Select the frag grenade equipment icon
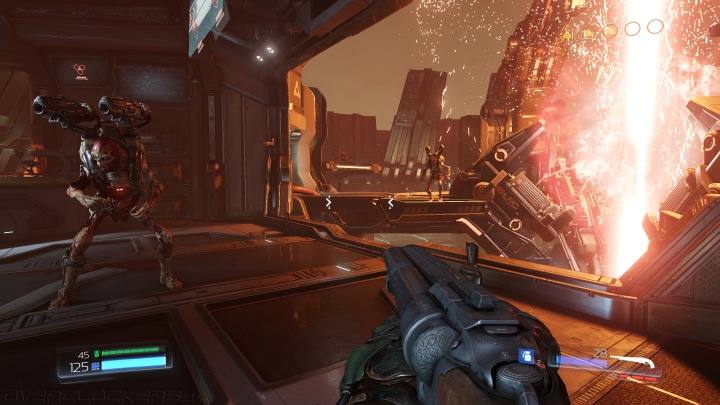This screenshot has height=405, width=720. [x=527, y=356]
